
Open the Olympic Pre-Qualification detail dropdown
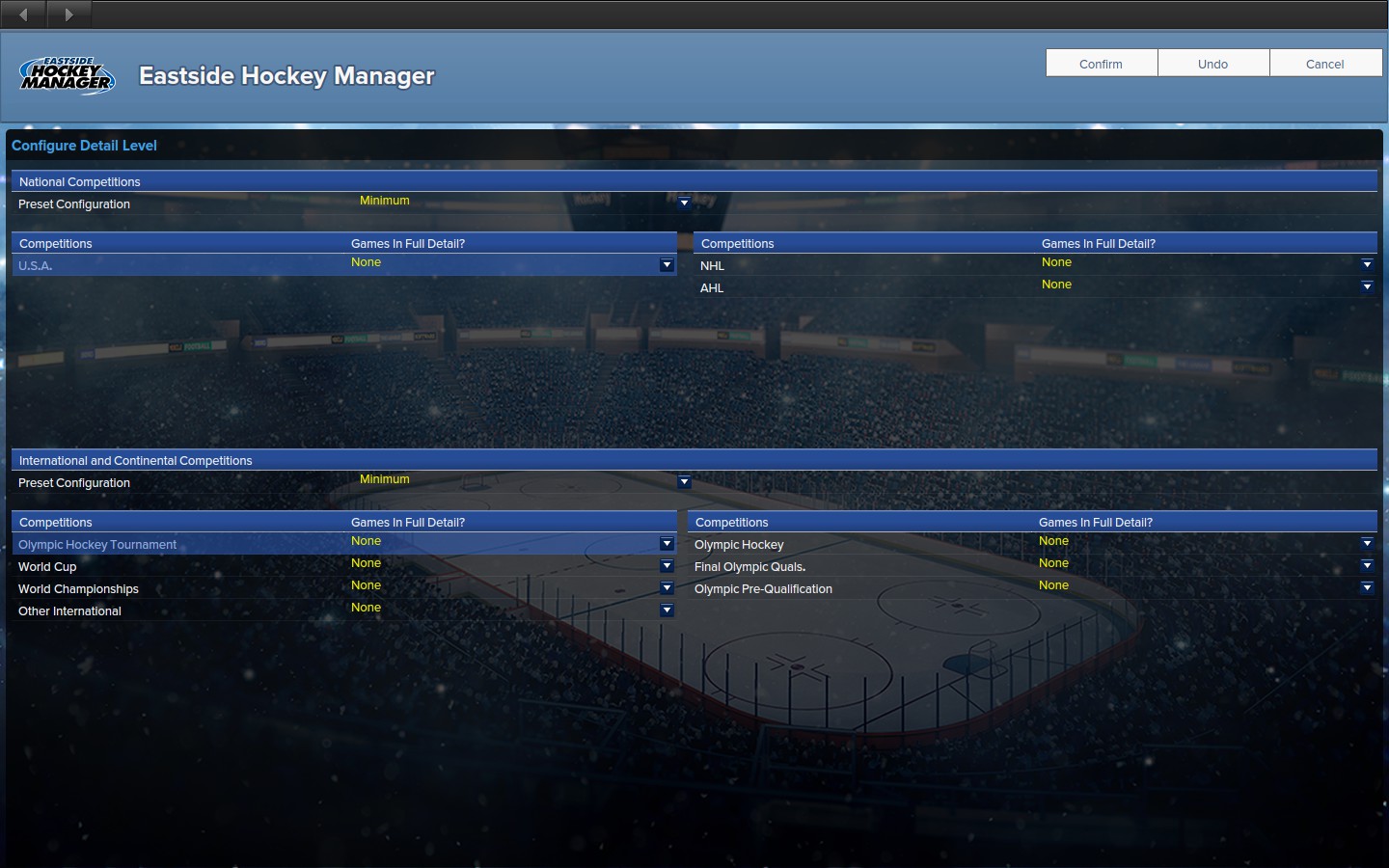tap(1367, 587)
